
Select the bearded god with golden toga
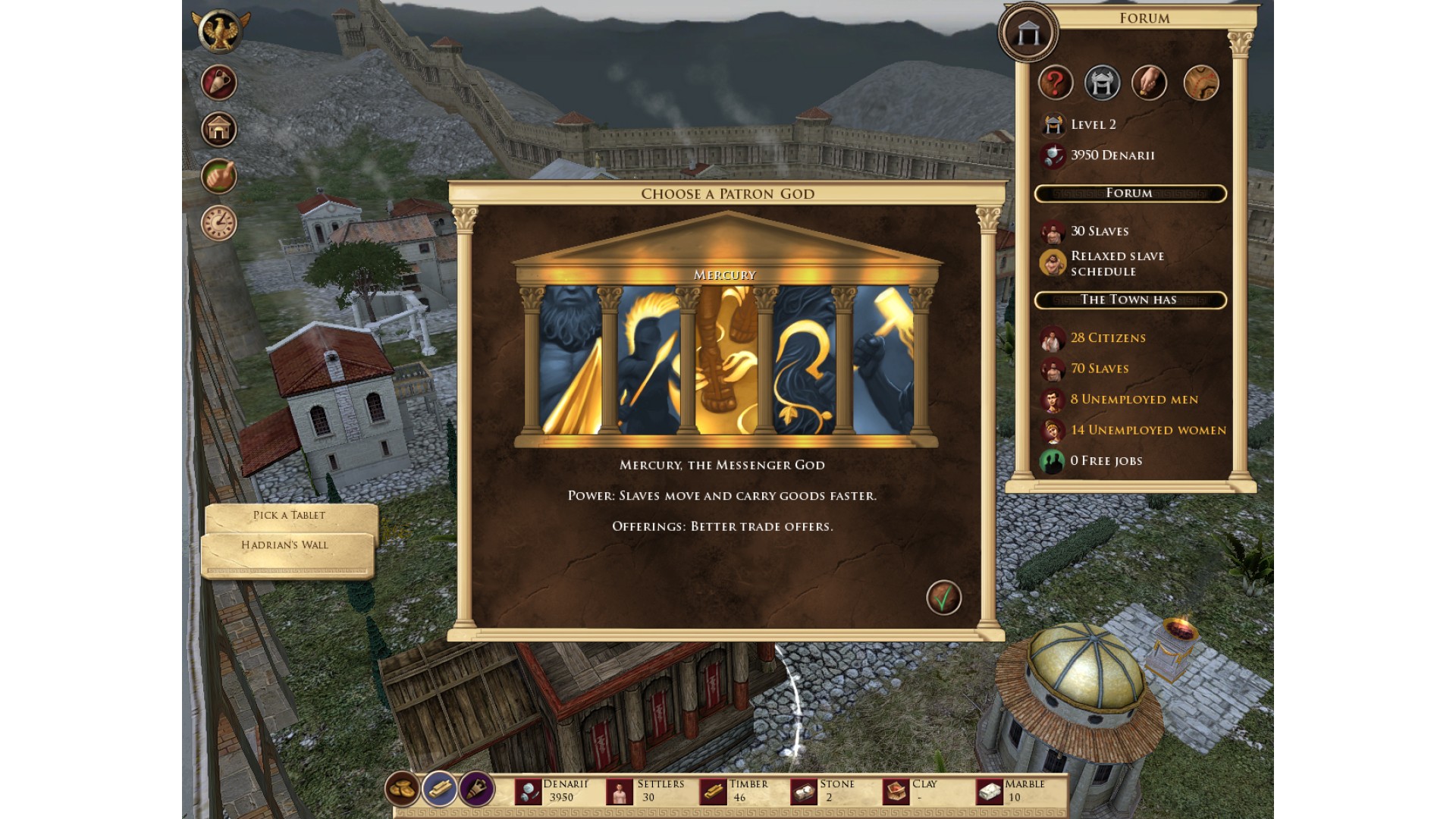(570, 361)
